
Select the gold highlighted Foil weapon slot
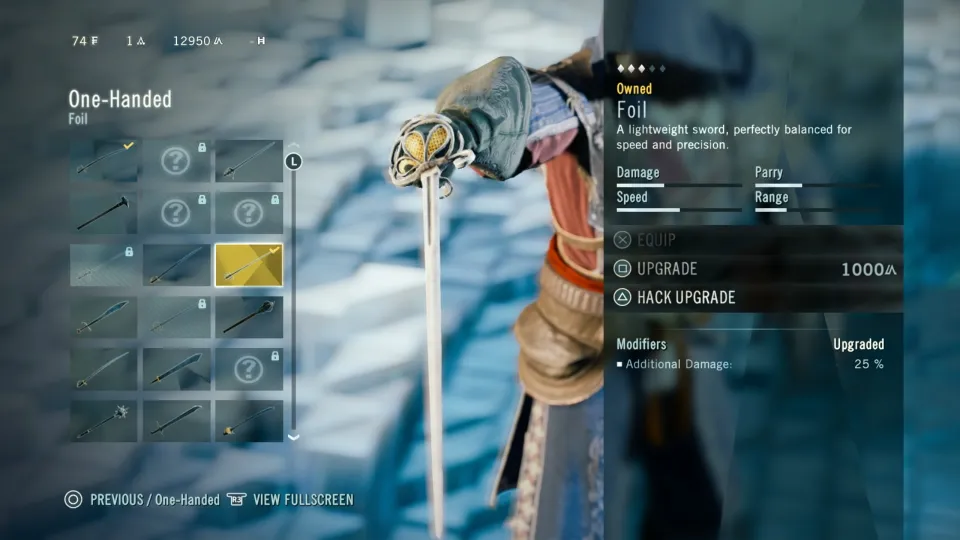pyautogui.click(x=248, y=265)
